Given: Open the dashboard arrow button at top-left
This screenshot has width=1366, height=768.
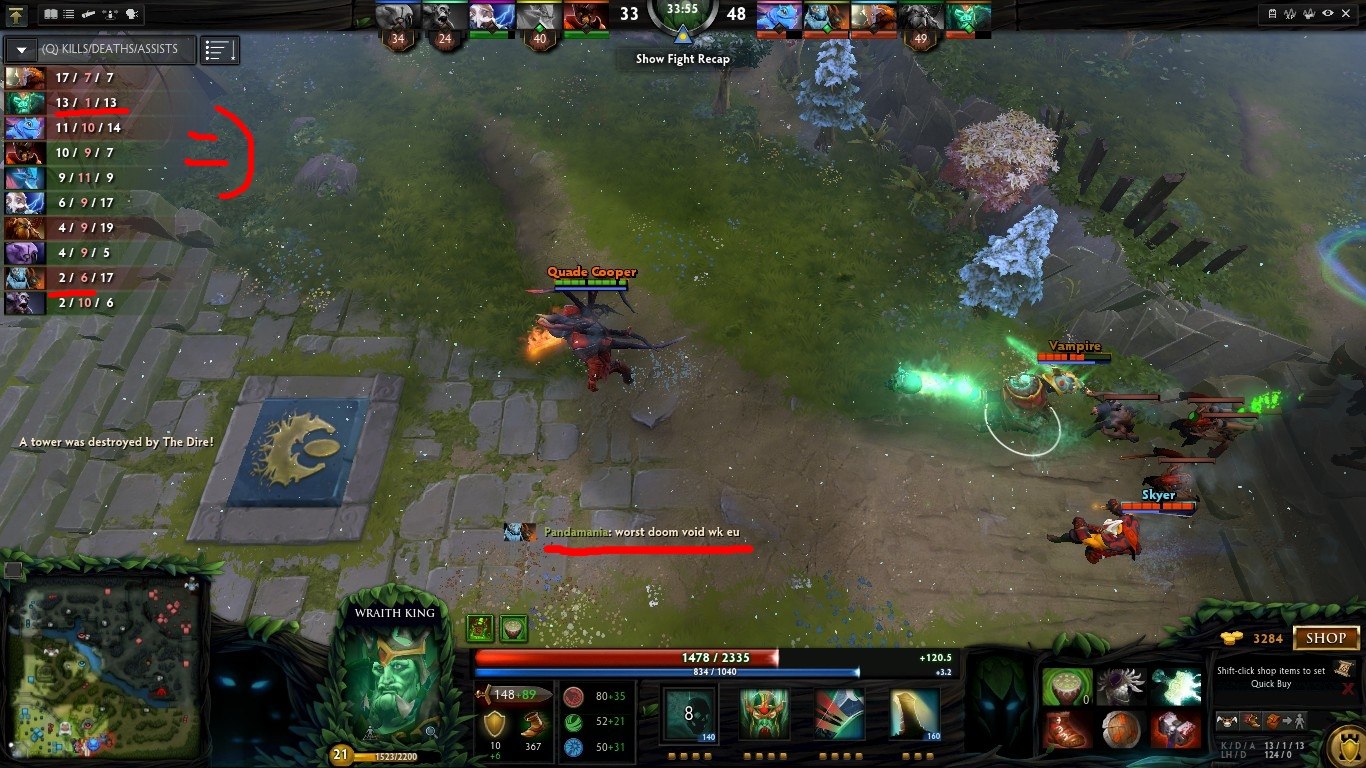Looking at the screenshot, I should pos(16,14).
